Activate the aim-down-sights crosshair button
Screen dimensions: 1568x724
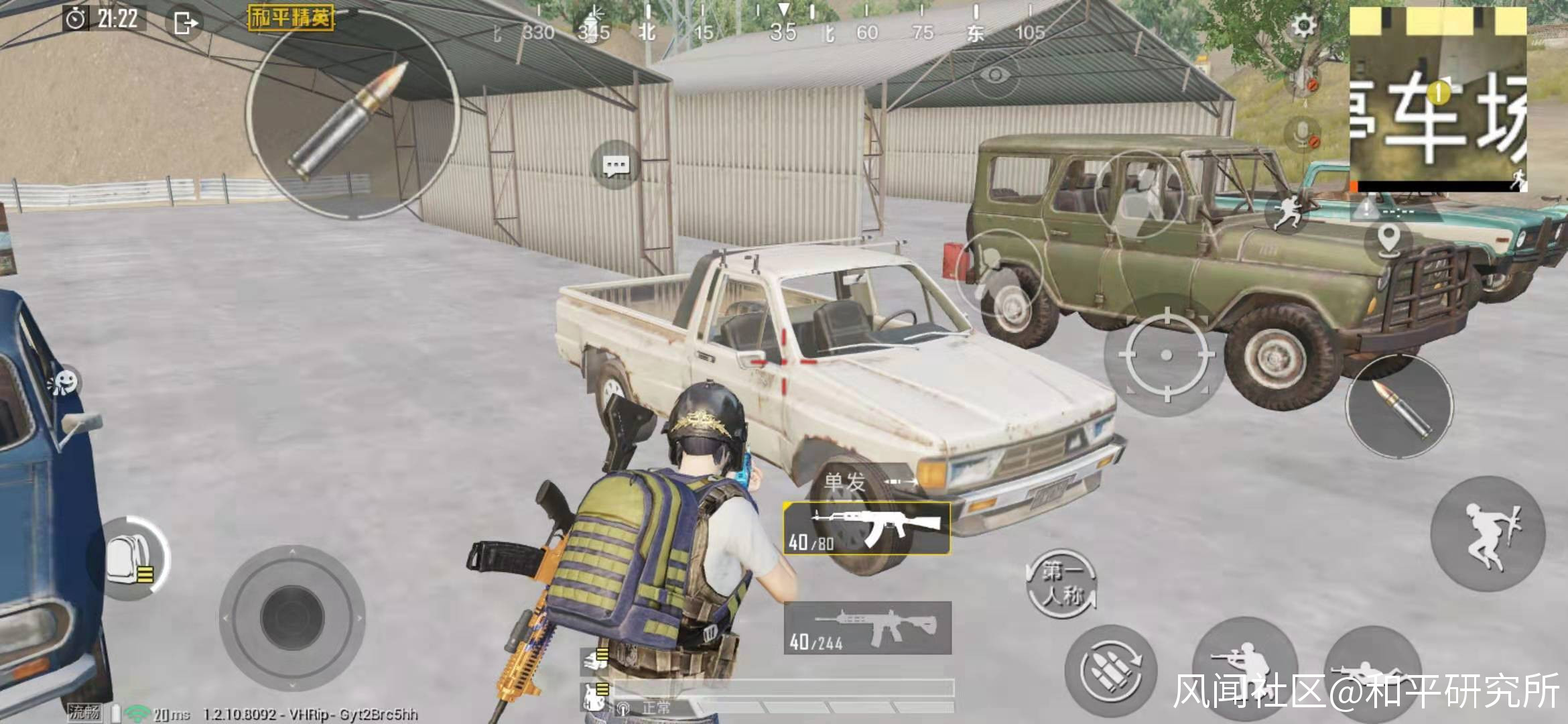1166,355
